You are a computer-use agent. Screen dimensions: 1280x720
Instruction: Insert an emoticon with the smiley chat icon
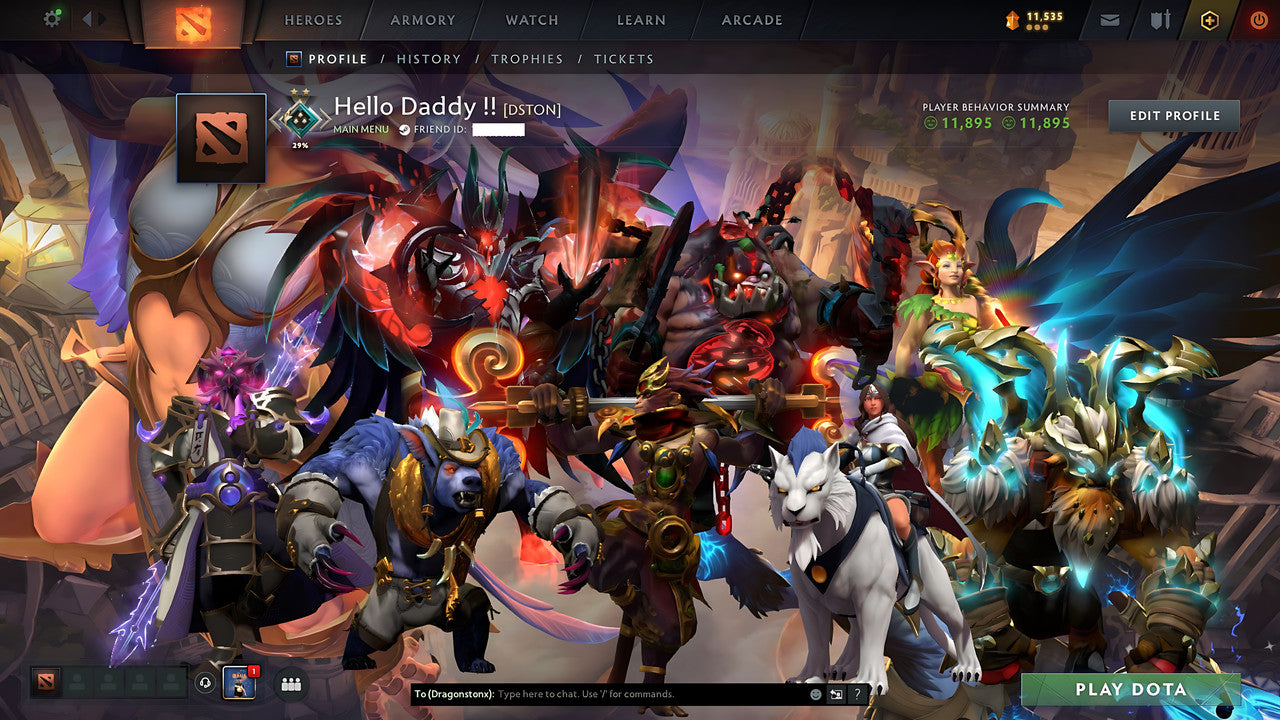point(816,692)
